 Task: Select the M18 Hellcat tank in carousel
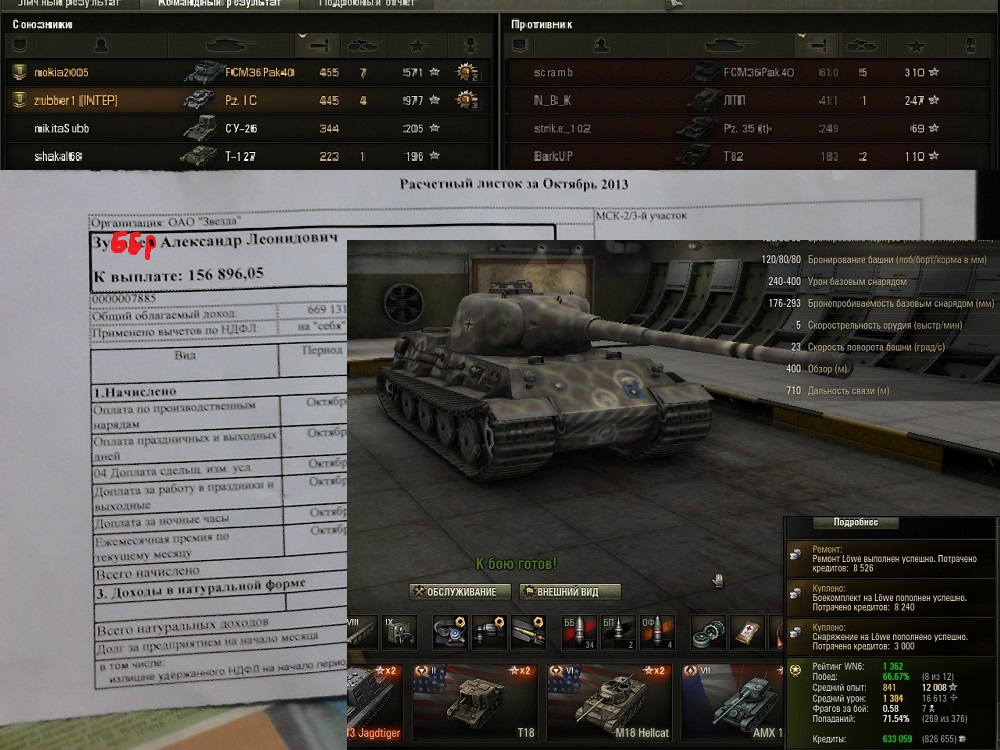click(609, 700)
